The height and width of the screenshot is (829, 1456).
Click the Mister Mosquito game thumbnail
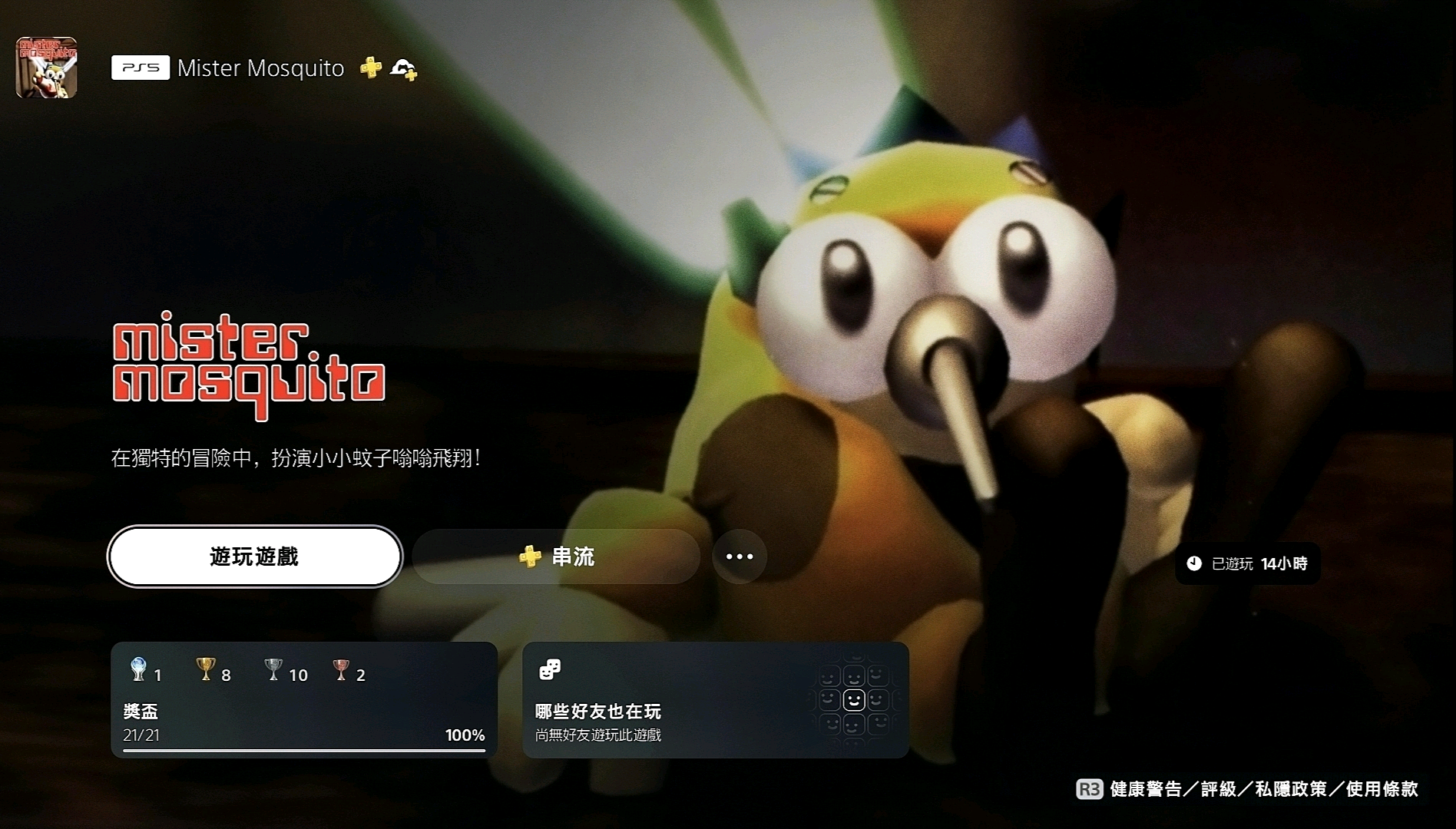[x=47, y=68]
